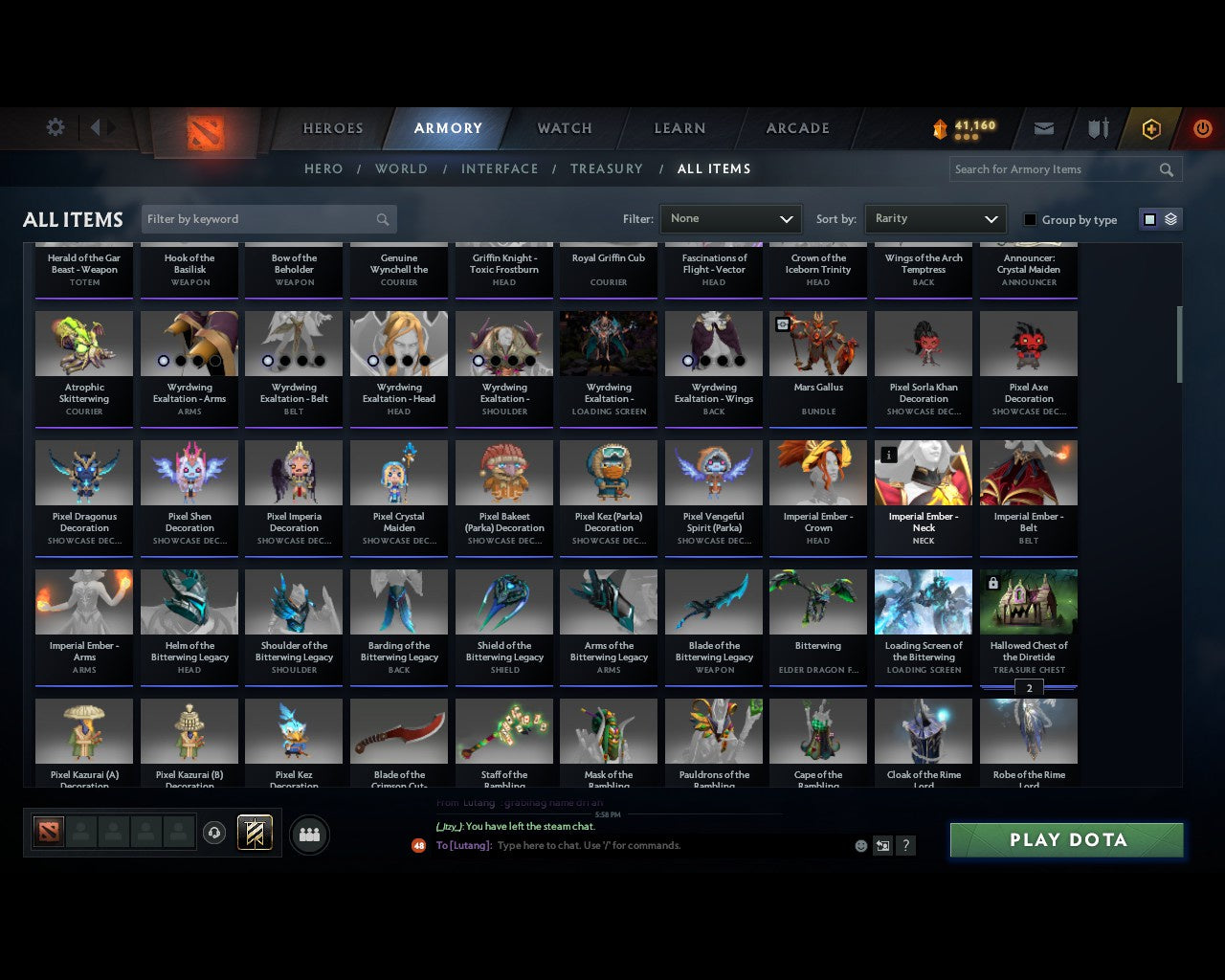Viewport: 1225px width, 980px height.
Task: Click the gold hexagon Dota Plus icon
Action: pos(1151,128)
